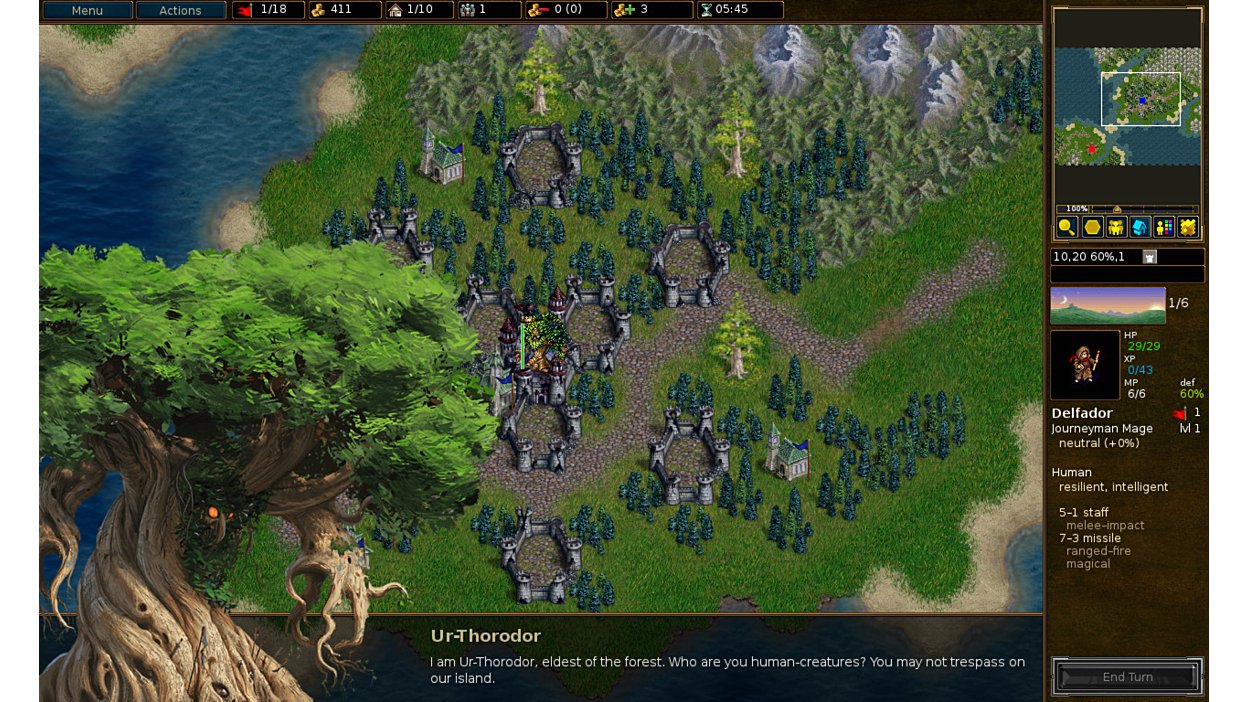Toggle the blue house village display

pos(1140,227)
